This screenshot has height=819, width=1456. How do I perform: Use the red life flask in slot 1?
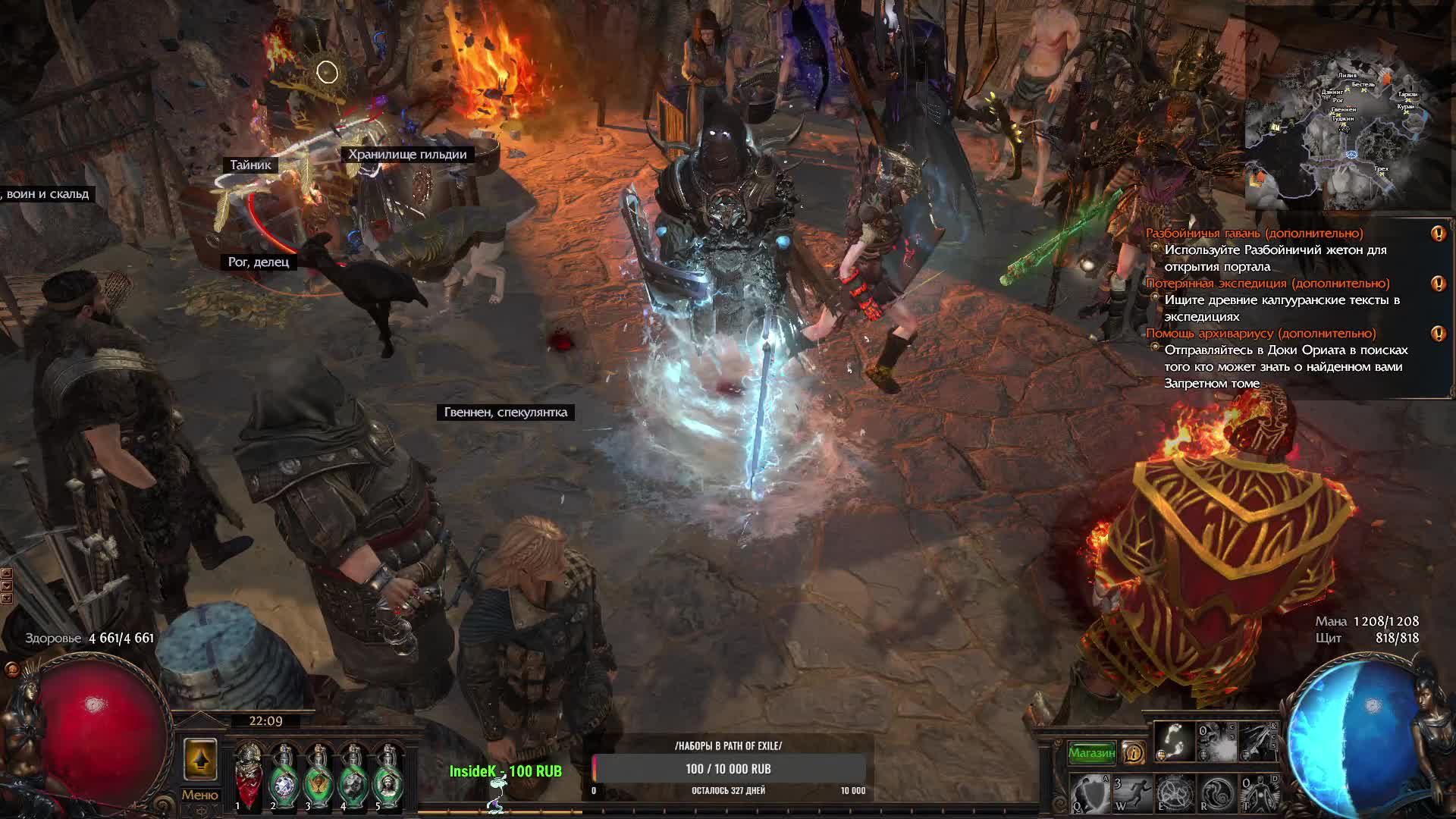tap(248, 773)
